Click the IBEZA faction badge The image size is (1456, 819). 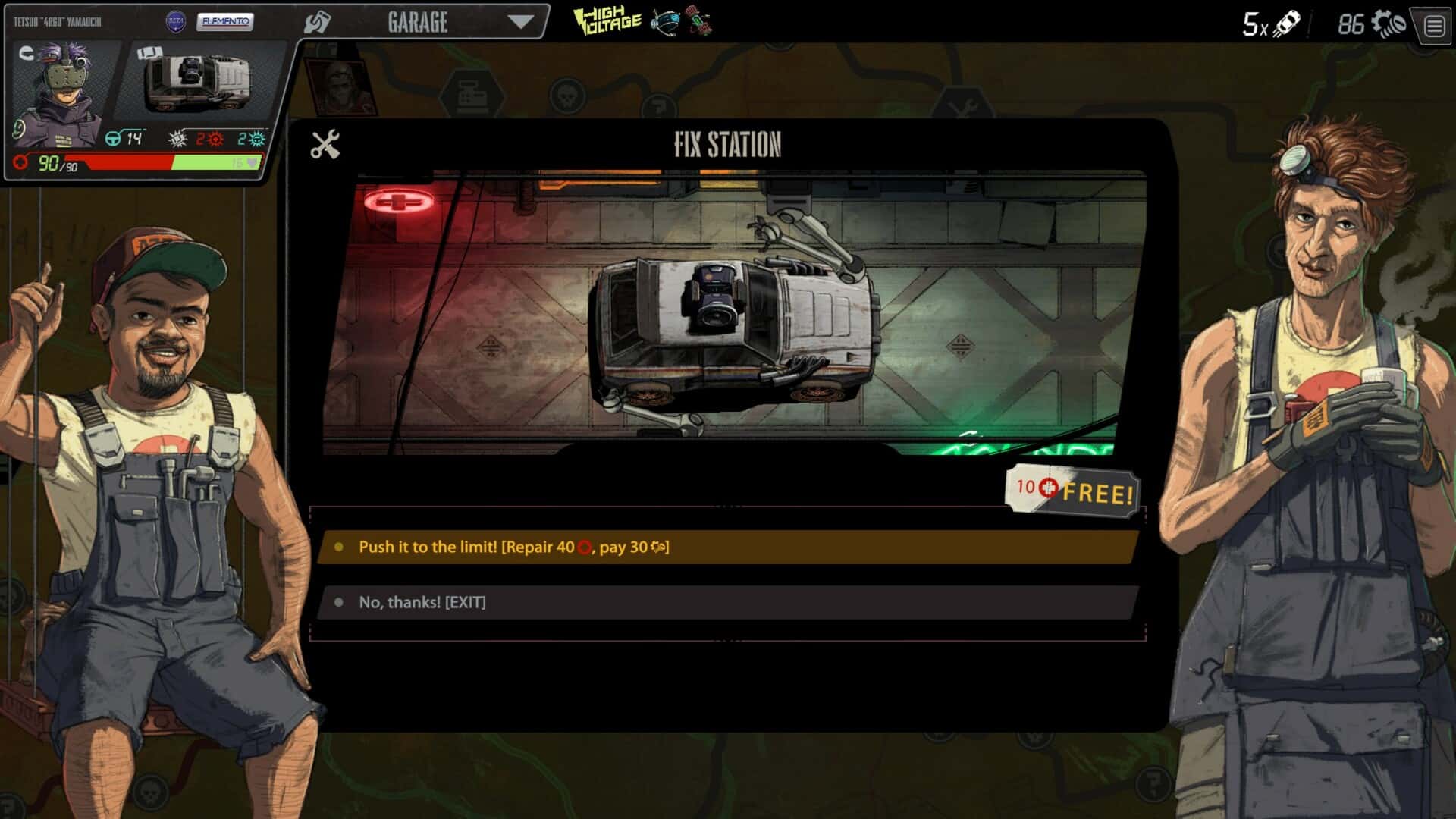[x=177, y=20]
